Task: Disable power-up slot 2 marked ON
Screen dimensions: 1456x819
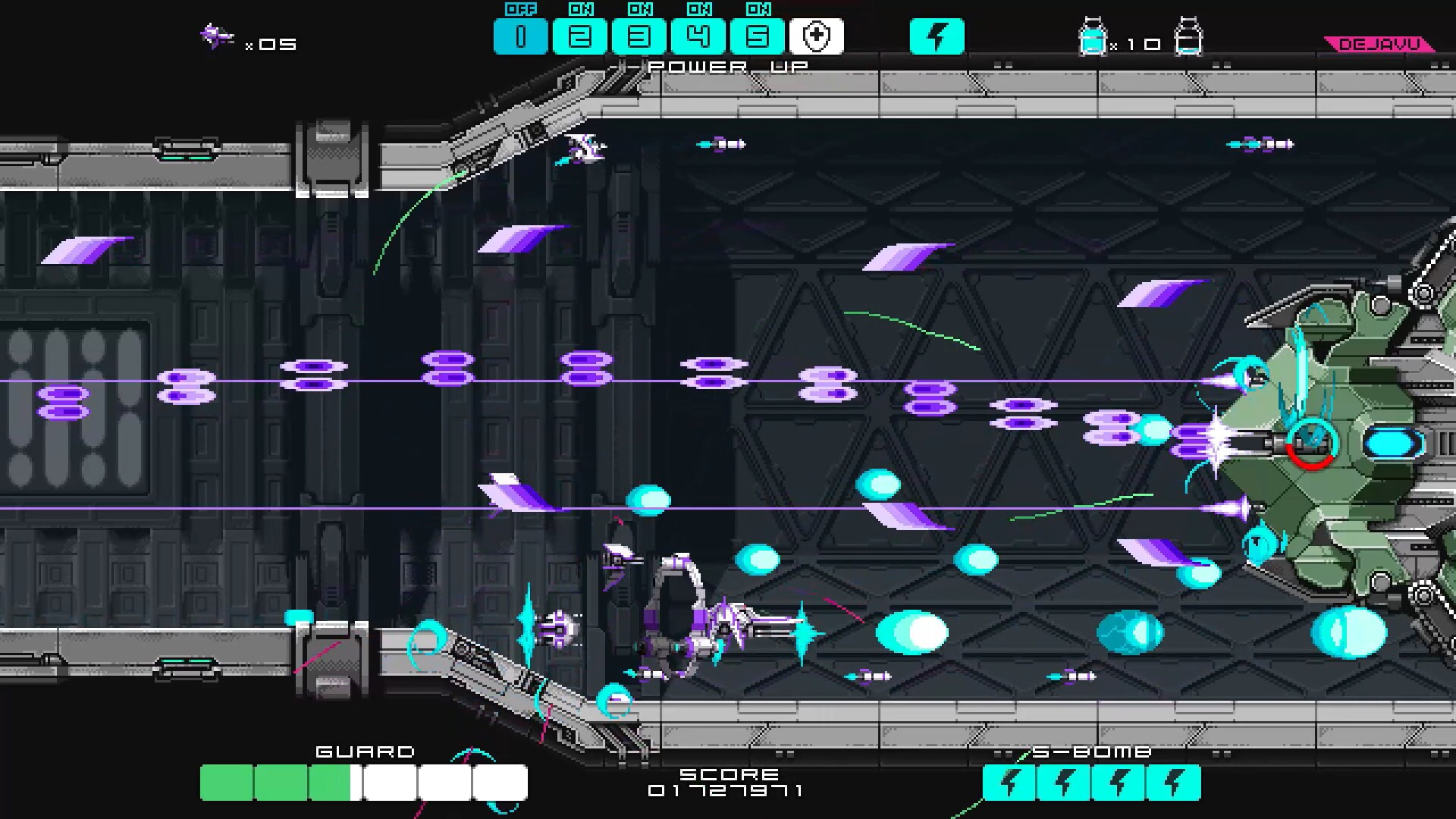Action: 580,36
